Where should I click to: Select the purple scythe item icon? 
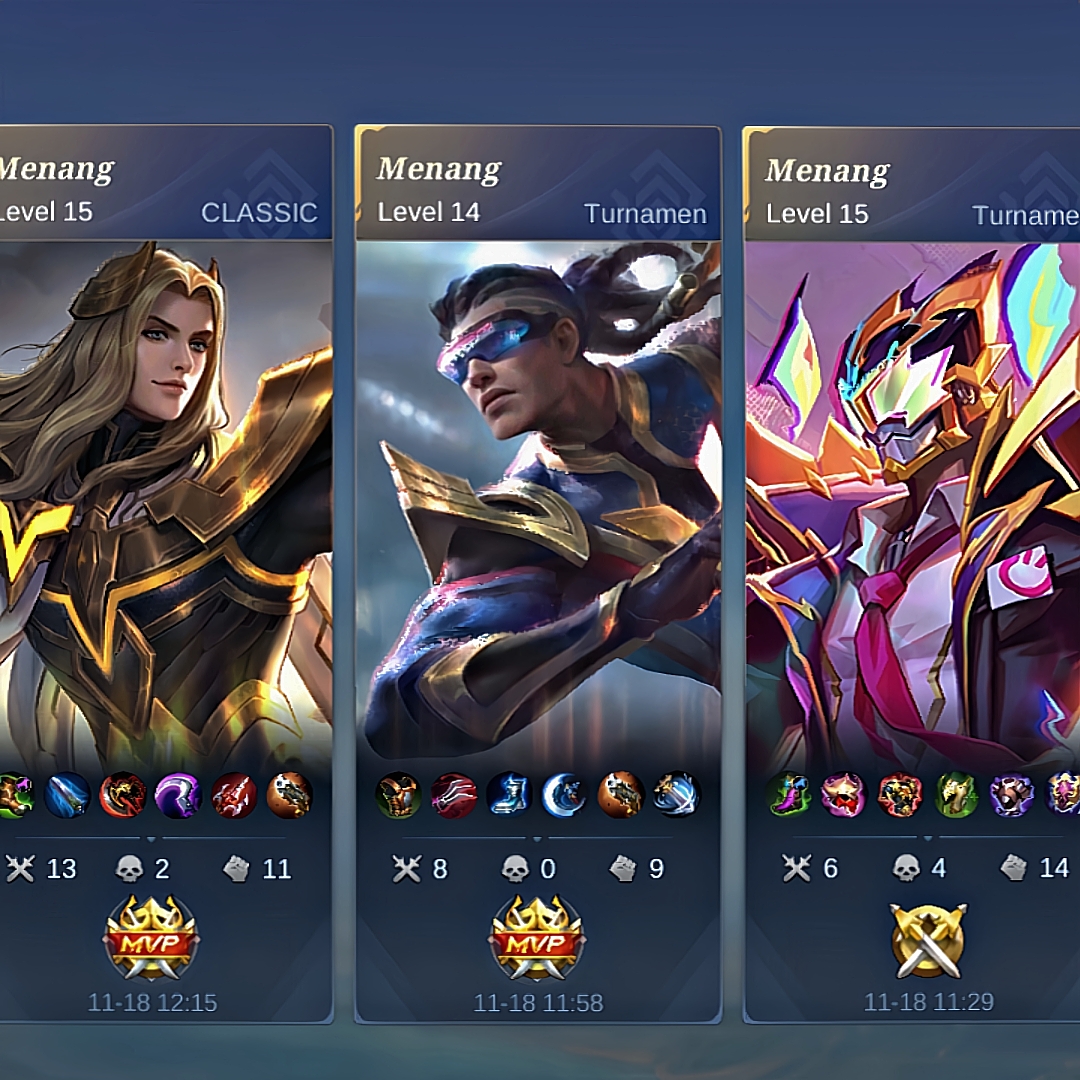179,795
